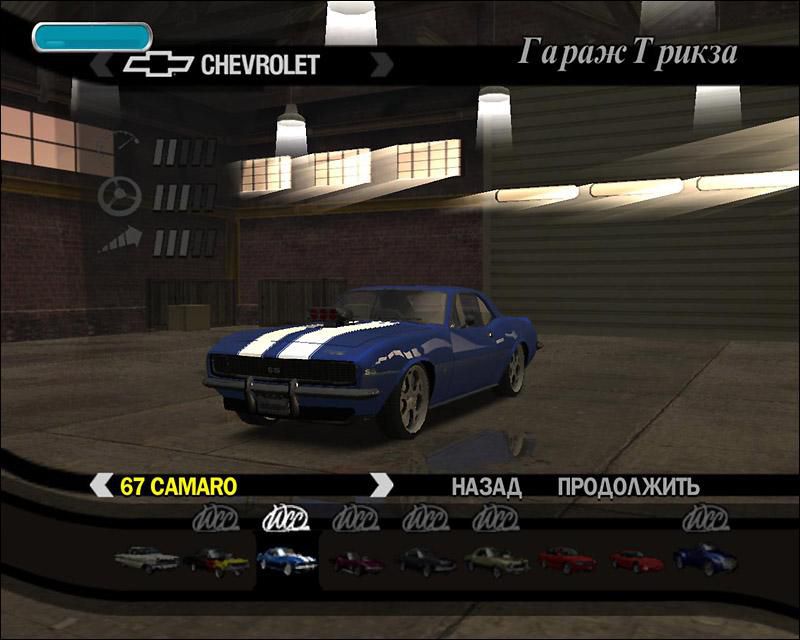Confirm with the ПРОДОЛЖИТЬ button

pyautogui.click(x=628, y=487)
